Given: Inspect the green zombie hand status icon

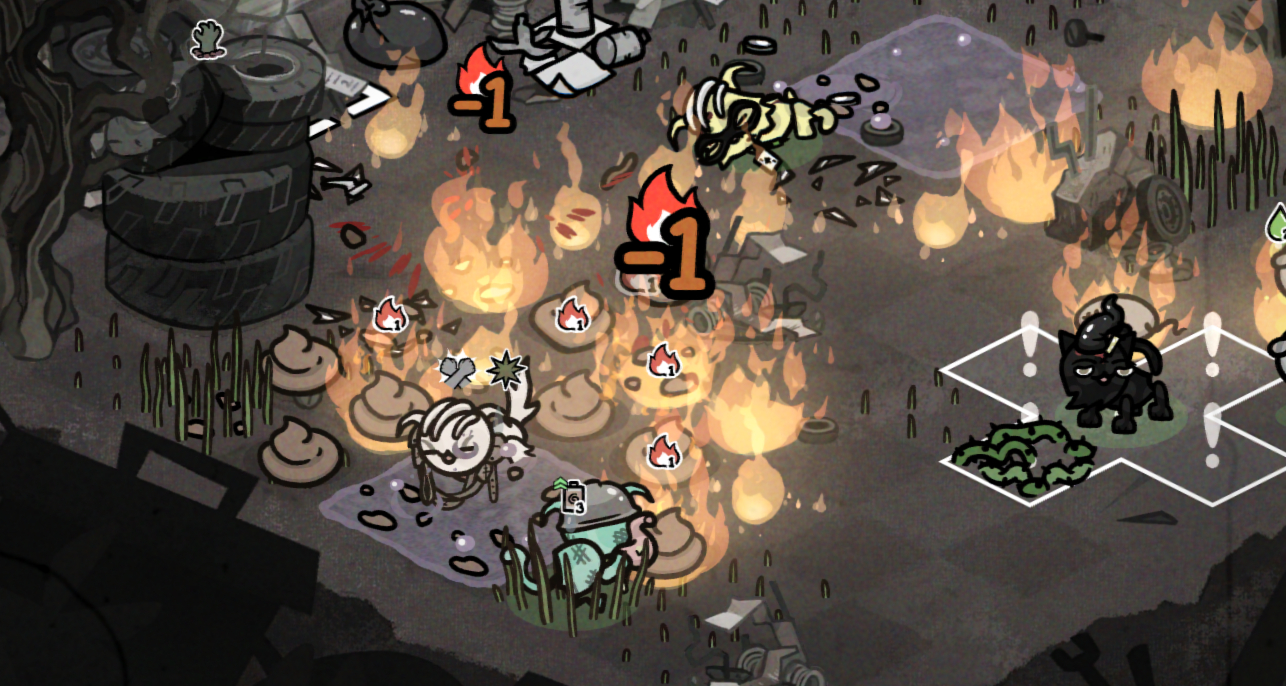Looking at the screenshot, I should (207, 40).
